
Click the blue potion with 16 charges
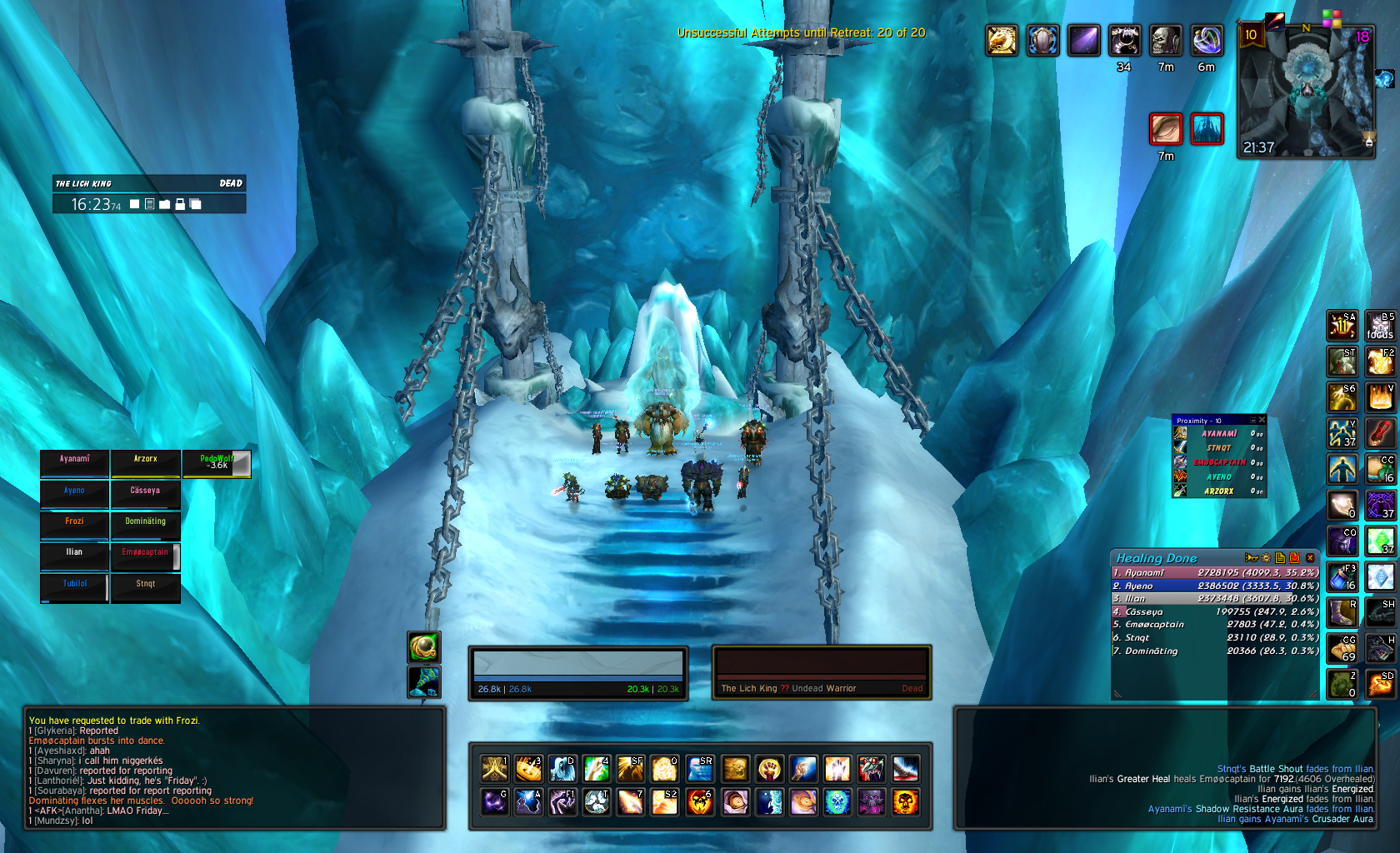pyautogui.click(x=1342, y=576)
